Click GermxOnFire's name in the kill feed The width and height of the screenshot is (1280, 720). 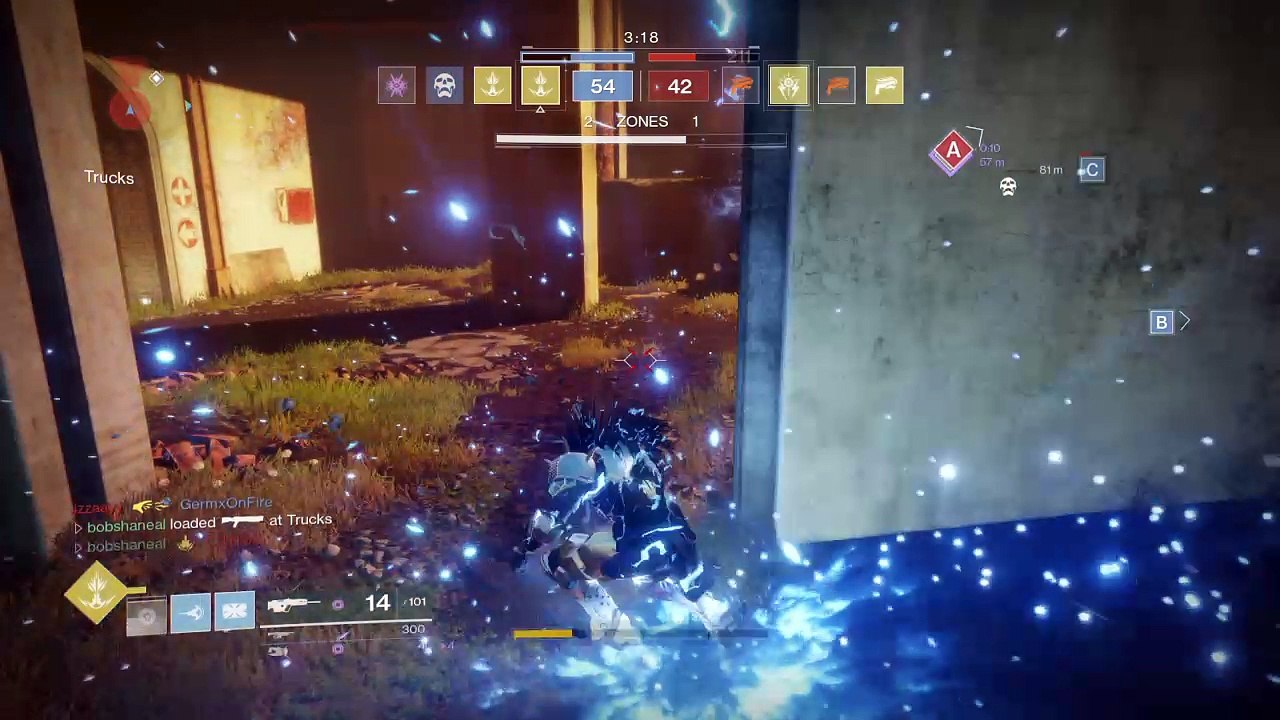[225, 504]
